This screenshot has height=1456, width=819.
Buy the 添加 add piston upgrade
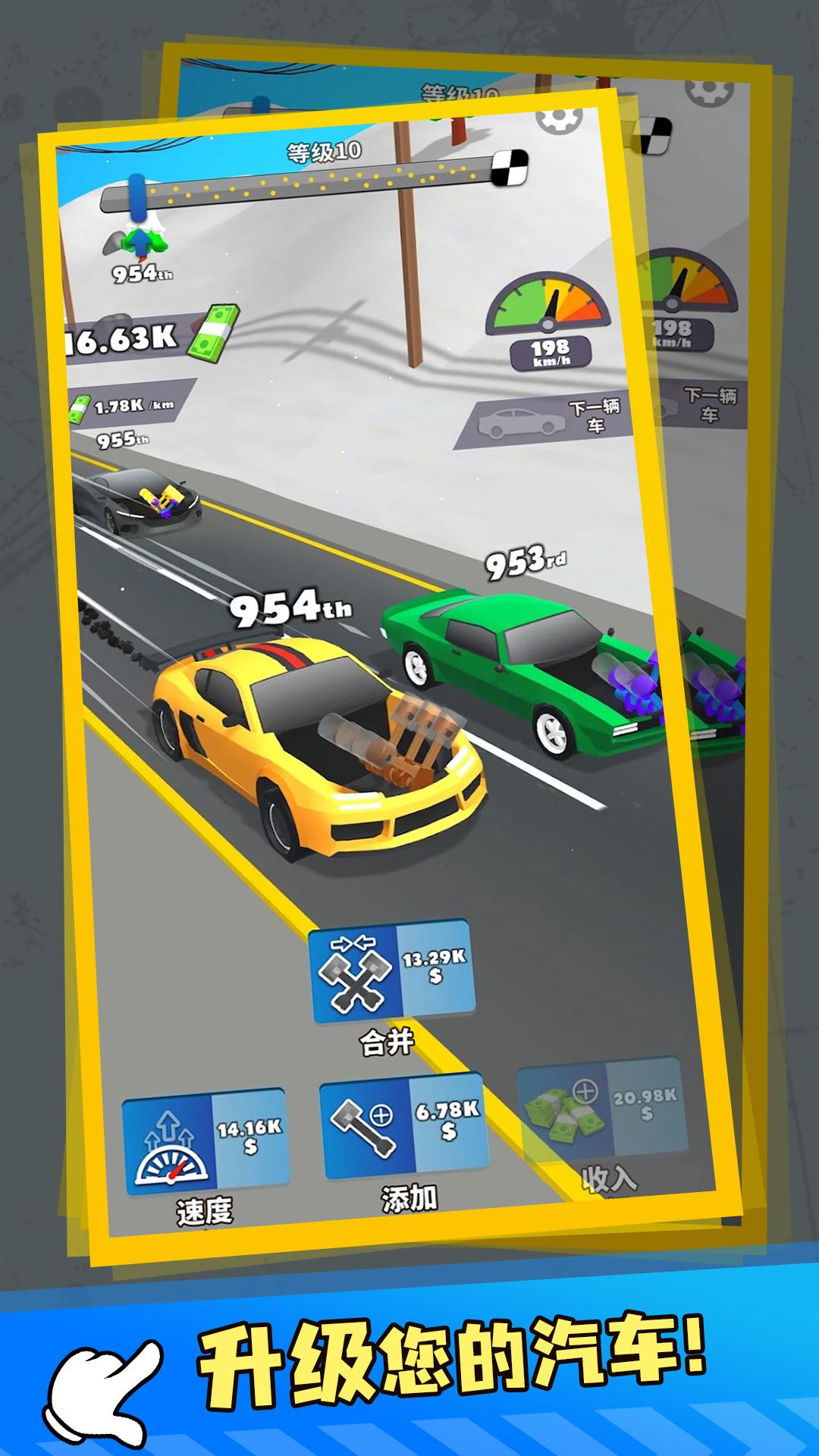pos(404,1125)
